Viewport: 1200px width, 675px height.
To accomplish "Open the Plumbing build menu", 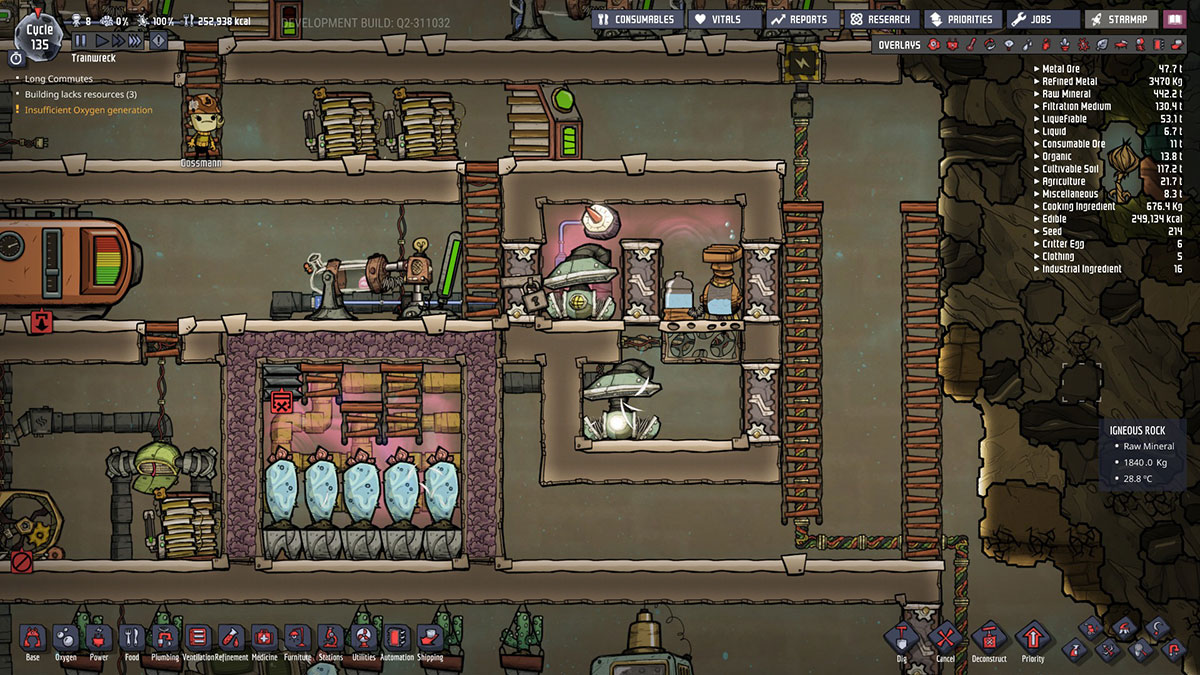I will coord(165,638).
